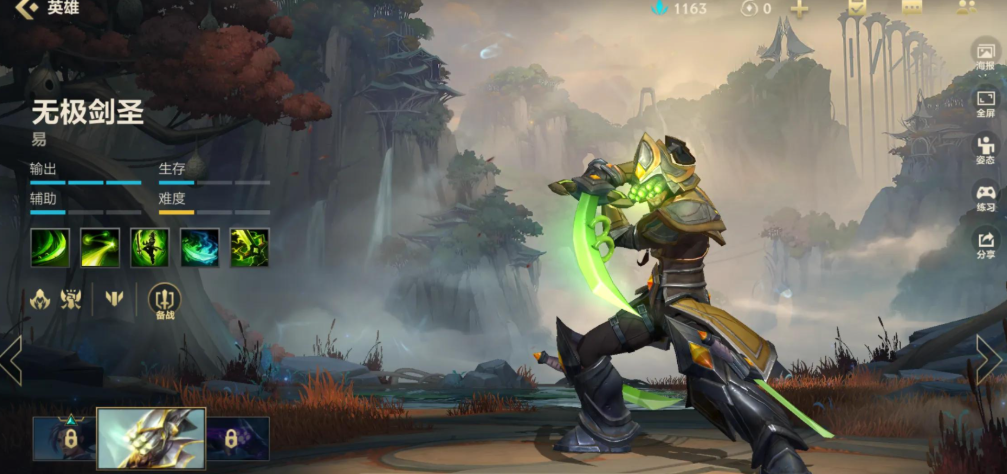Select the locked purple skin thumbnail
1007x474 pixels.
click(238, 438)
